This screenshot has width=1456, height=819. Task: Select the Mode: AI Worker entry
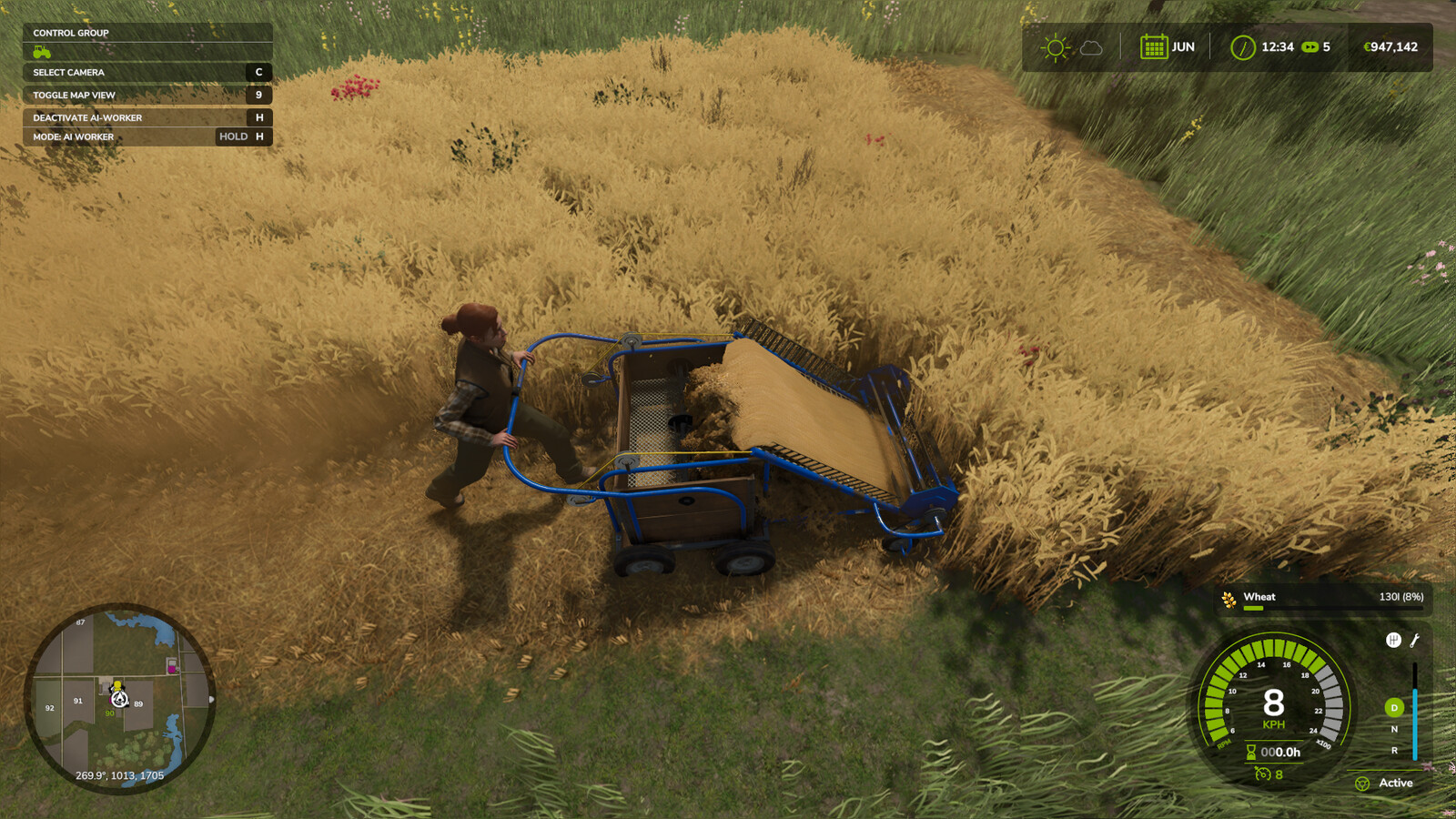click(147, 137)
